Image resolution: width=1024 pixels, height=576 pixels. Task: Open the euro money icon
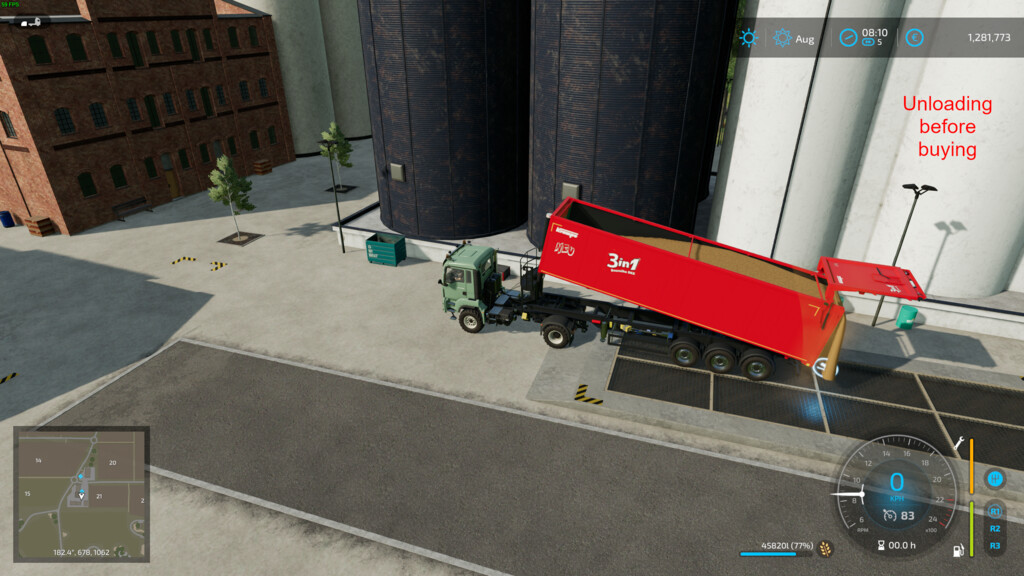(x=913, y=38)
